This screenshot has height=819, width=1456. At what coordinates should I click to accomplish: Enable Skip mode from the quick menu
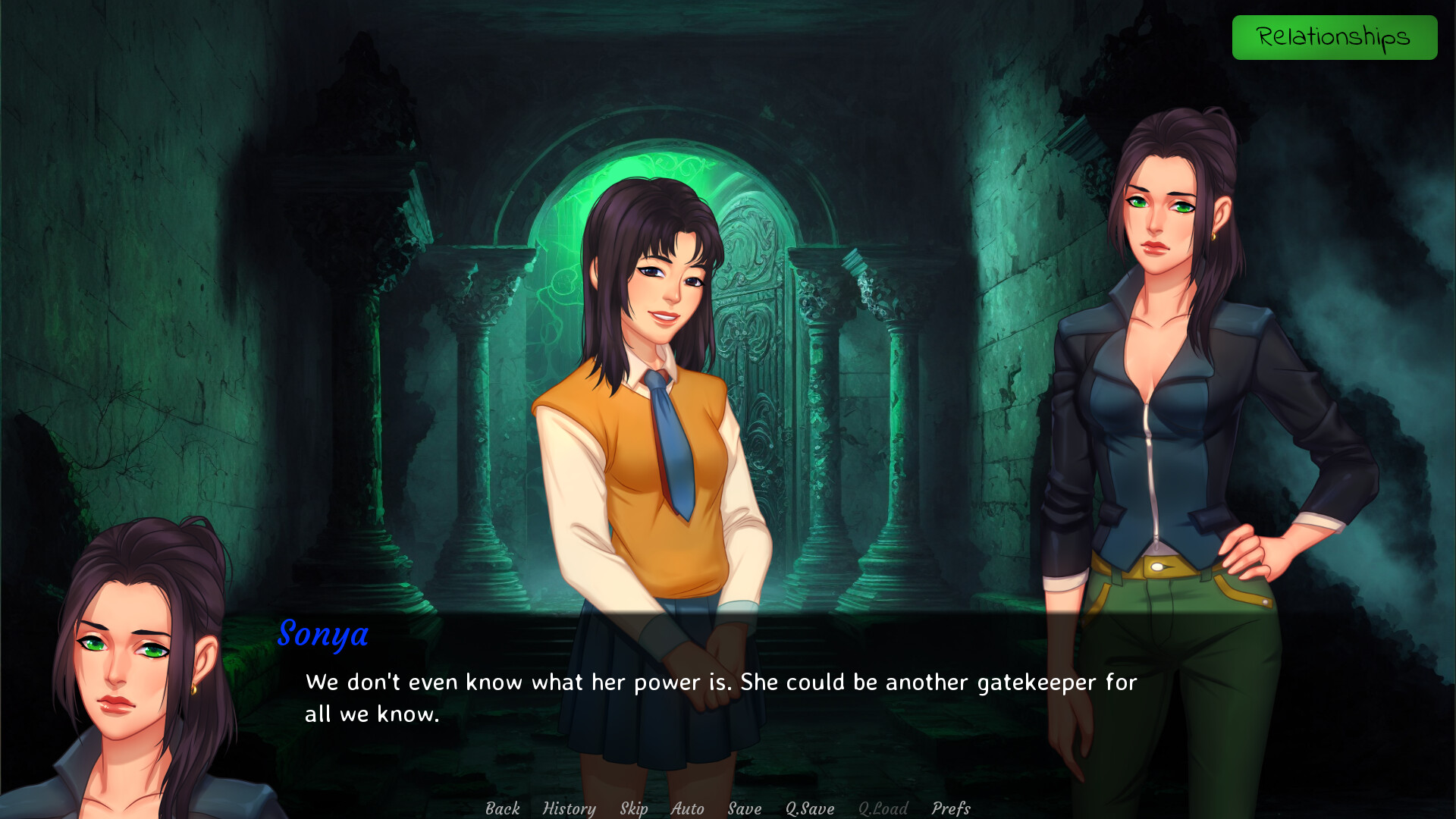(x=633, y=808)
